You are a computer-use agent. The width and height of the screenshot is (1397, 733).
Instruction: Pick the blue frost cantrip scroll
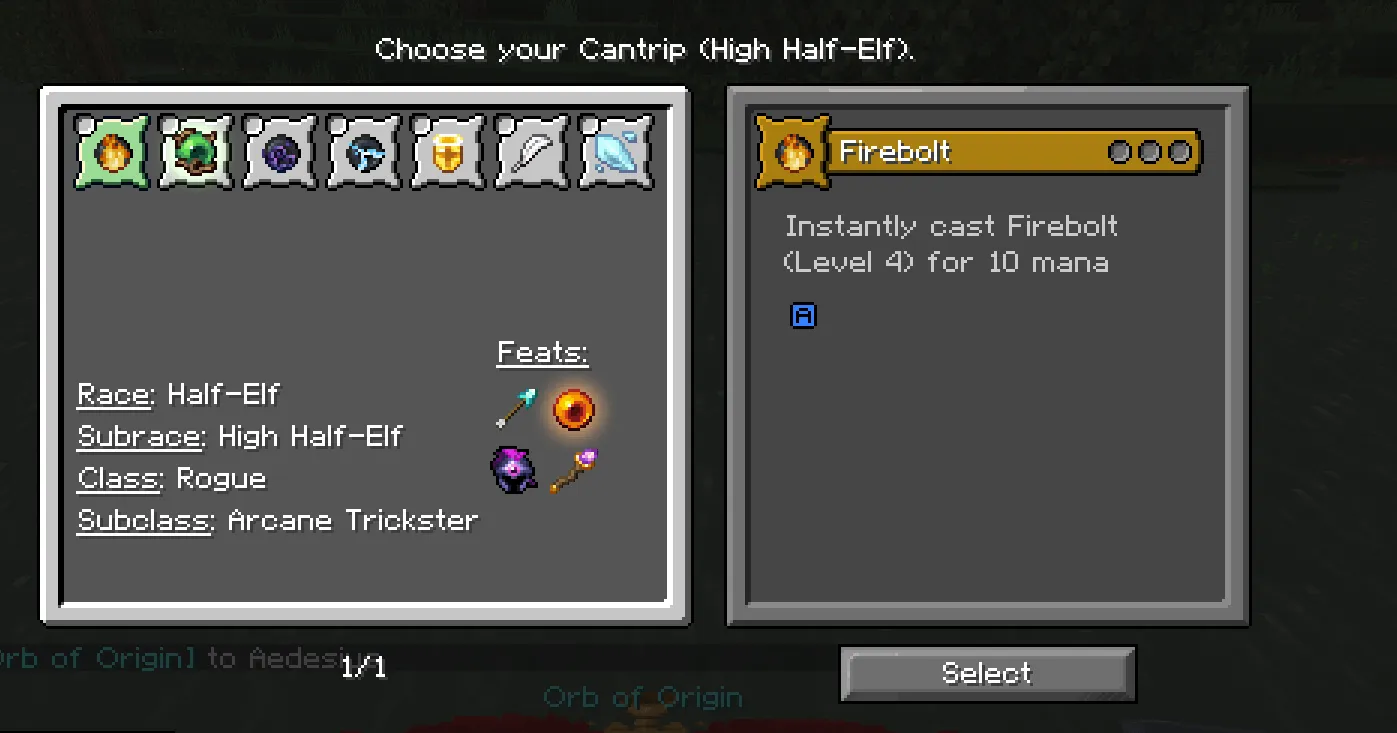coord(363,152)
